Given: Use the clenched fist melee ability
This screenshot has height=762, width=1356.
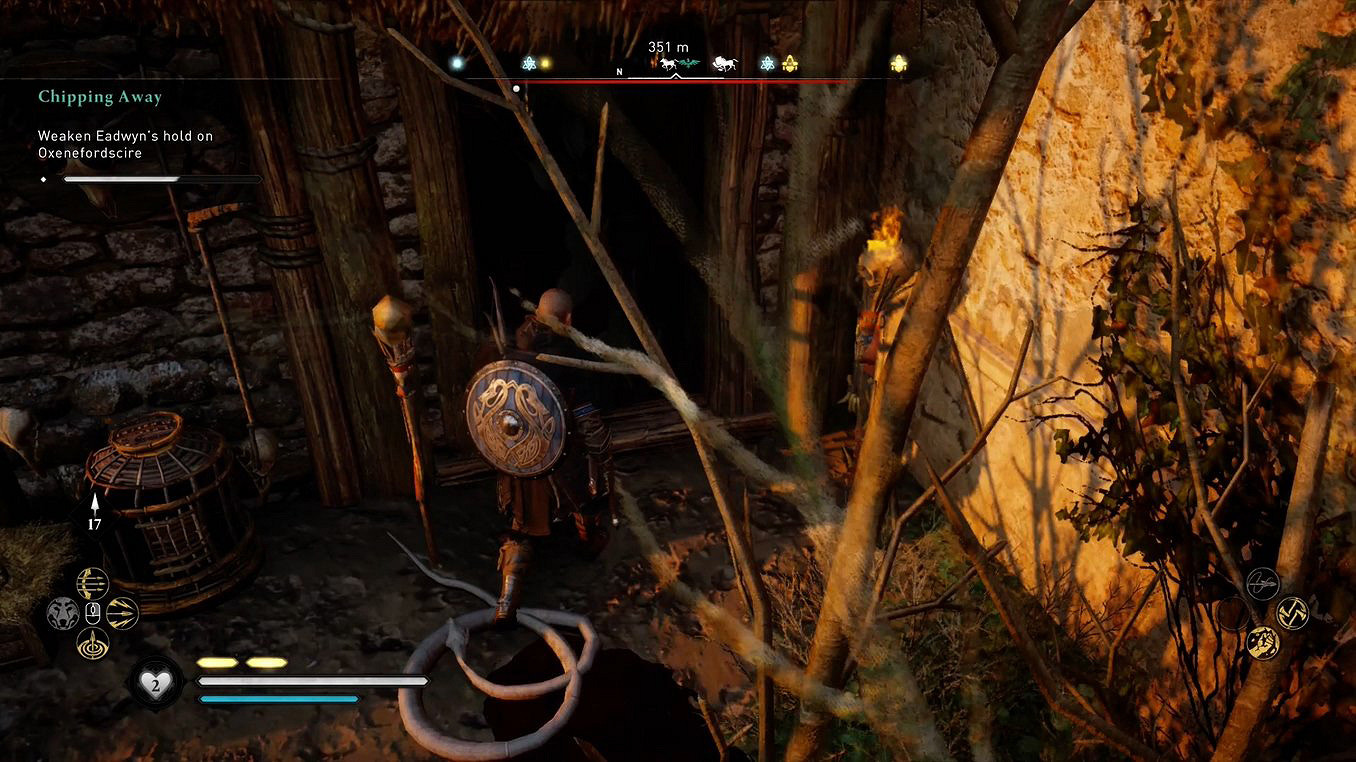Looking at the screenshot, I should (1263, 642).
